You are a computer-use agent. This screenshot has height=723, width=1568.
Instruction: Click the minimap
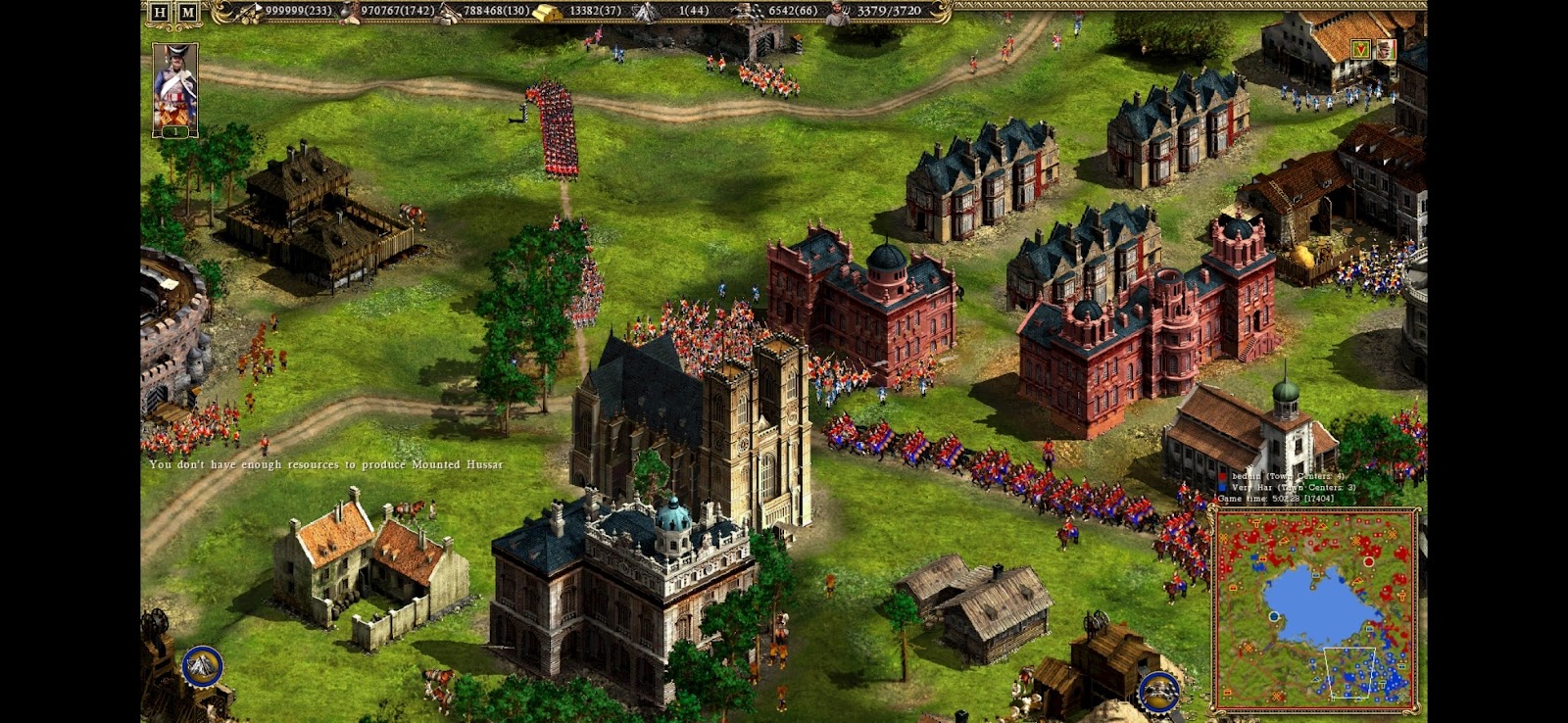(1316, 609)
